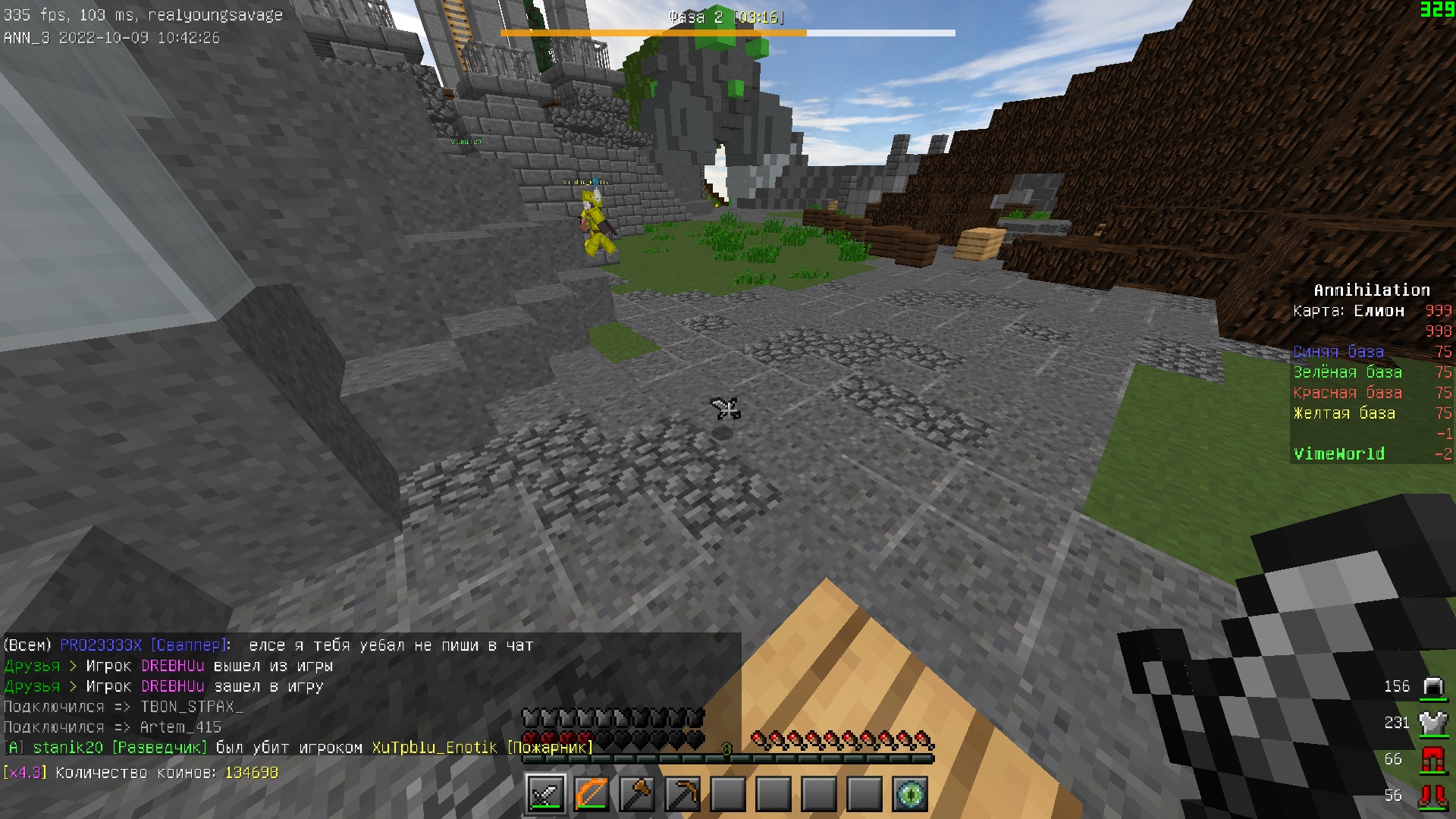Click the red boots armor icon
This screenshot has width=1456, height=819.
point(1432,795)
